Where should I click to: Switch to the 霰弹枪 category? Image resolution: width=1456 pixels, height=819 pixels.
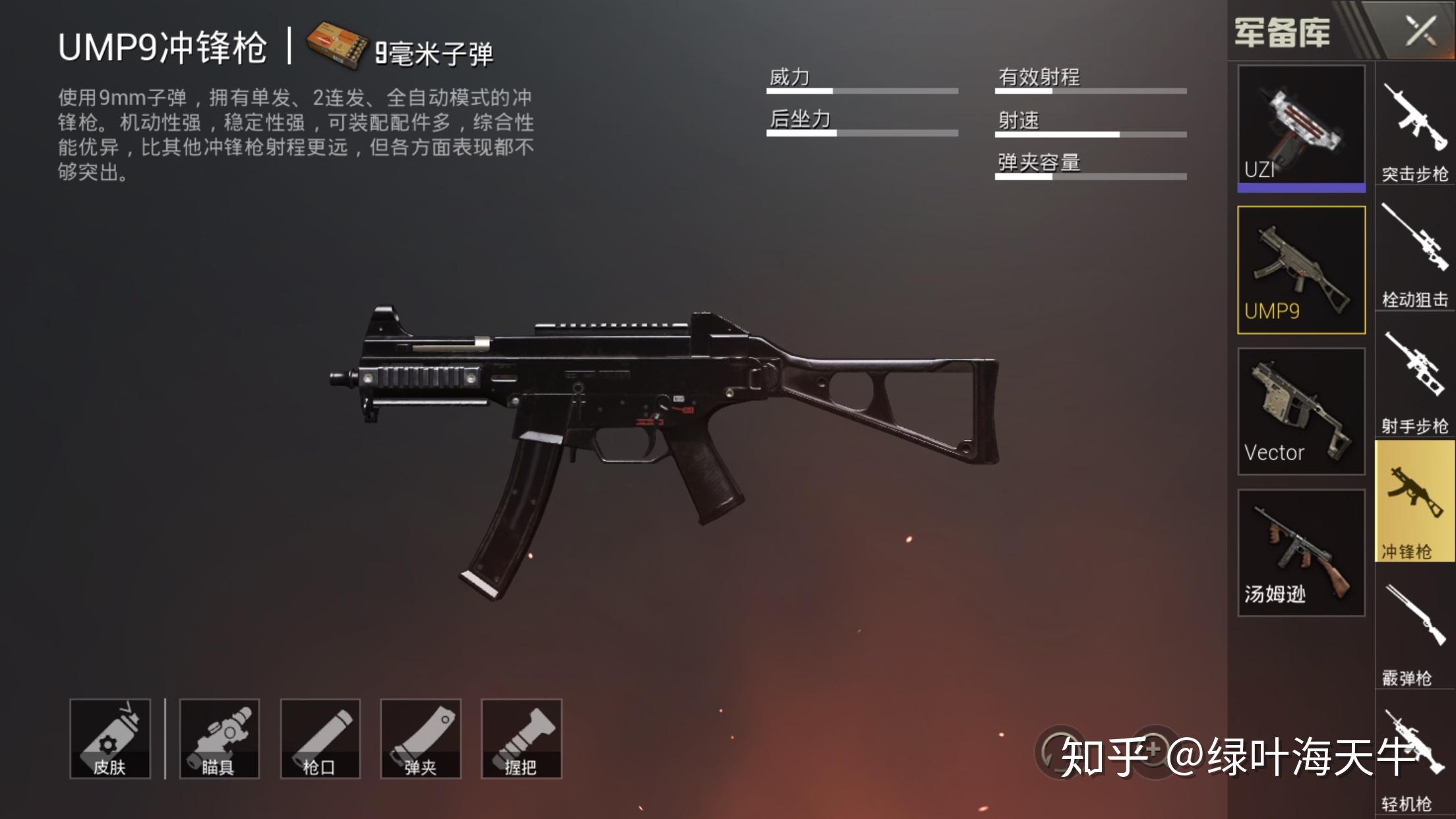point(1415,634)
